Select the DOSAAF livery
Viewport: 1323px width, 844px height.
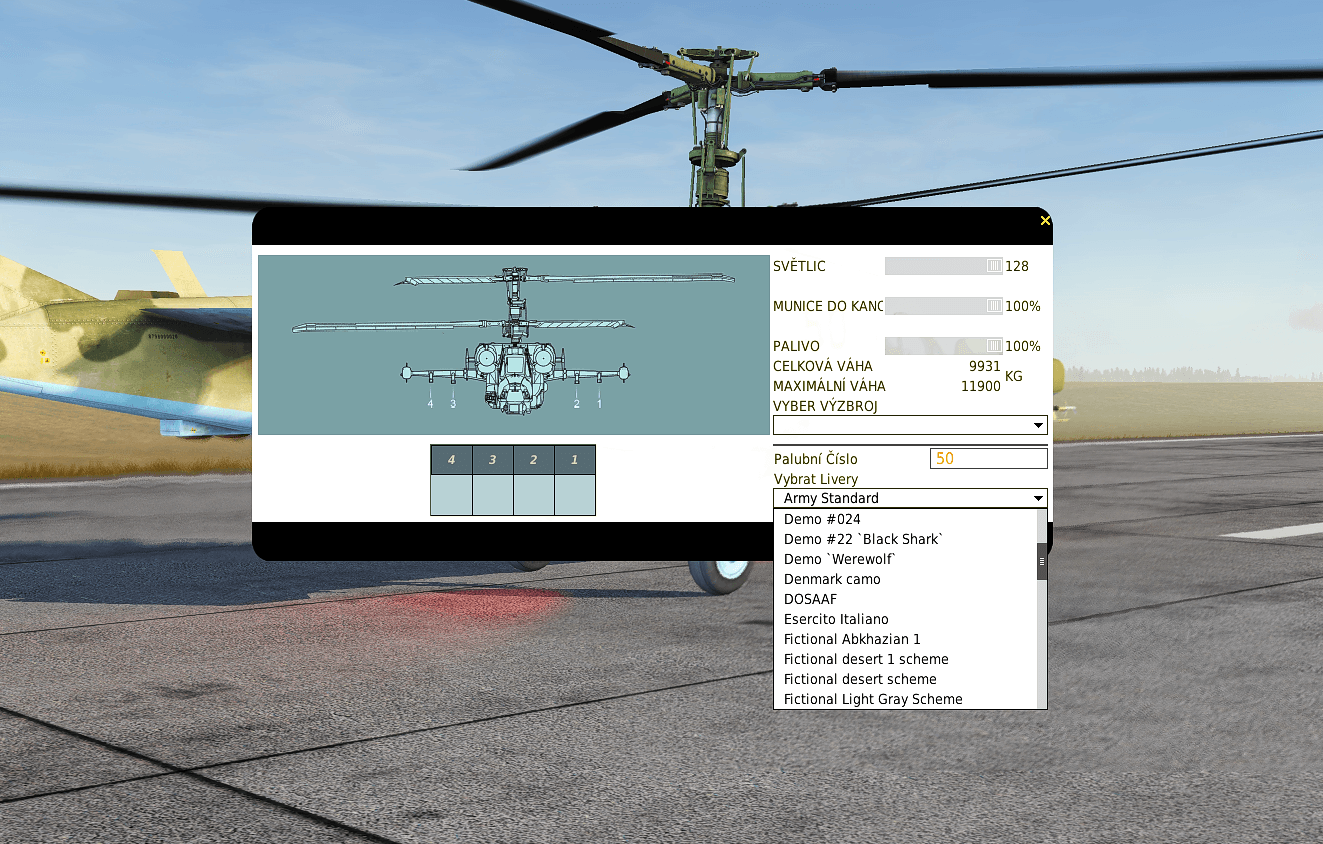[811, 599]
